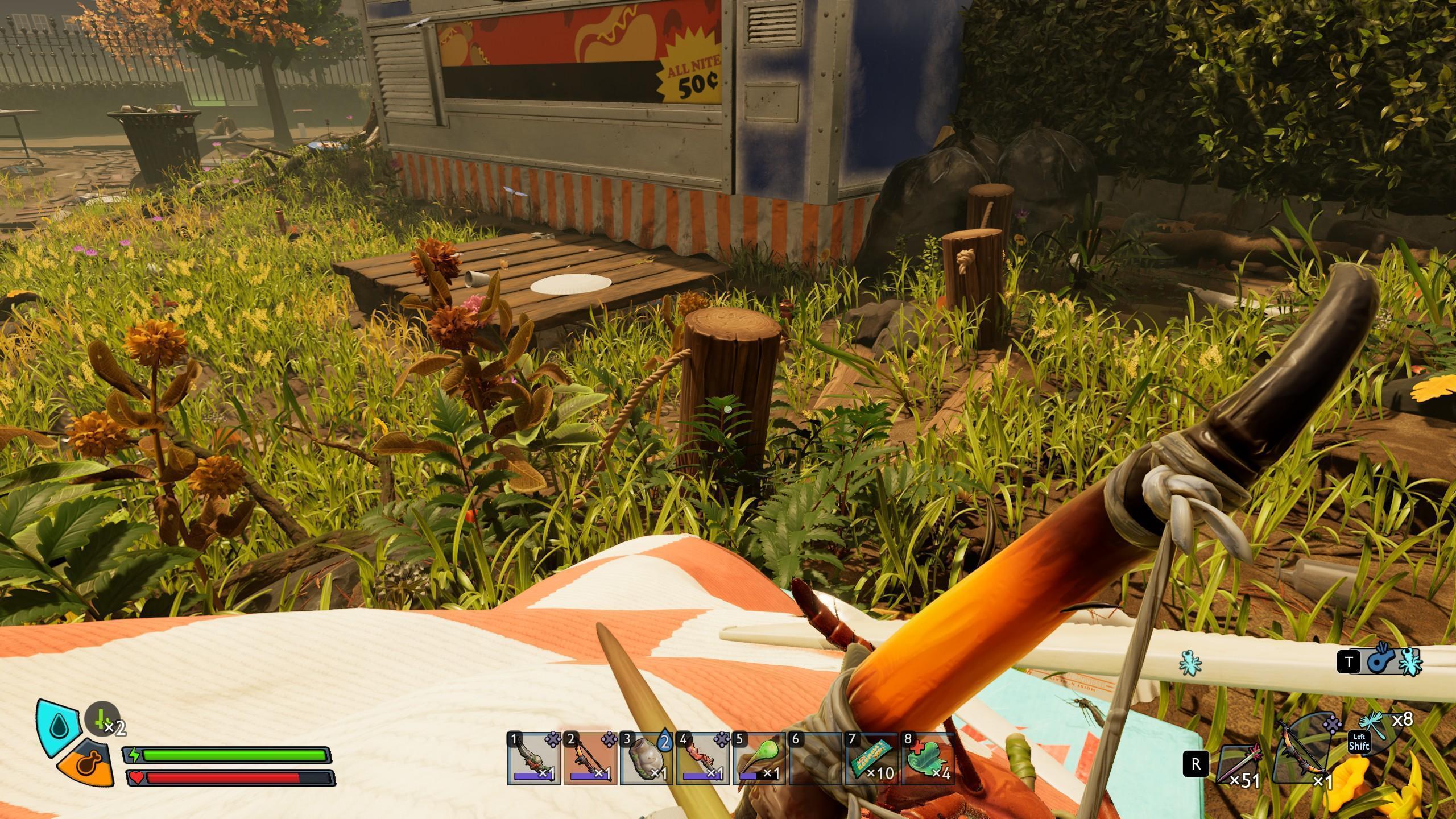Screen dimensions: 1456x819
Task: Equip the red jagged blade in slot 4
Action: tap(702, 759)
